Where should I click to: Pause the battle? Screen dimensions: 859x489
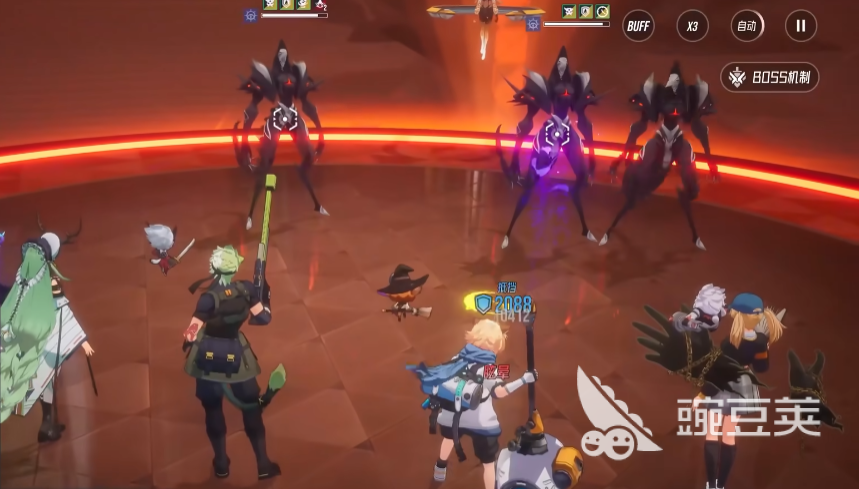tap(800, 26)
